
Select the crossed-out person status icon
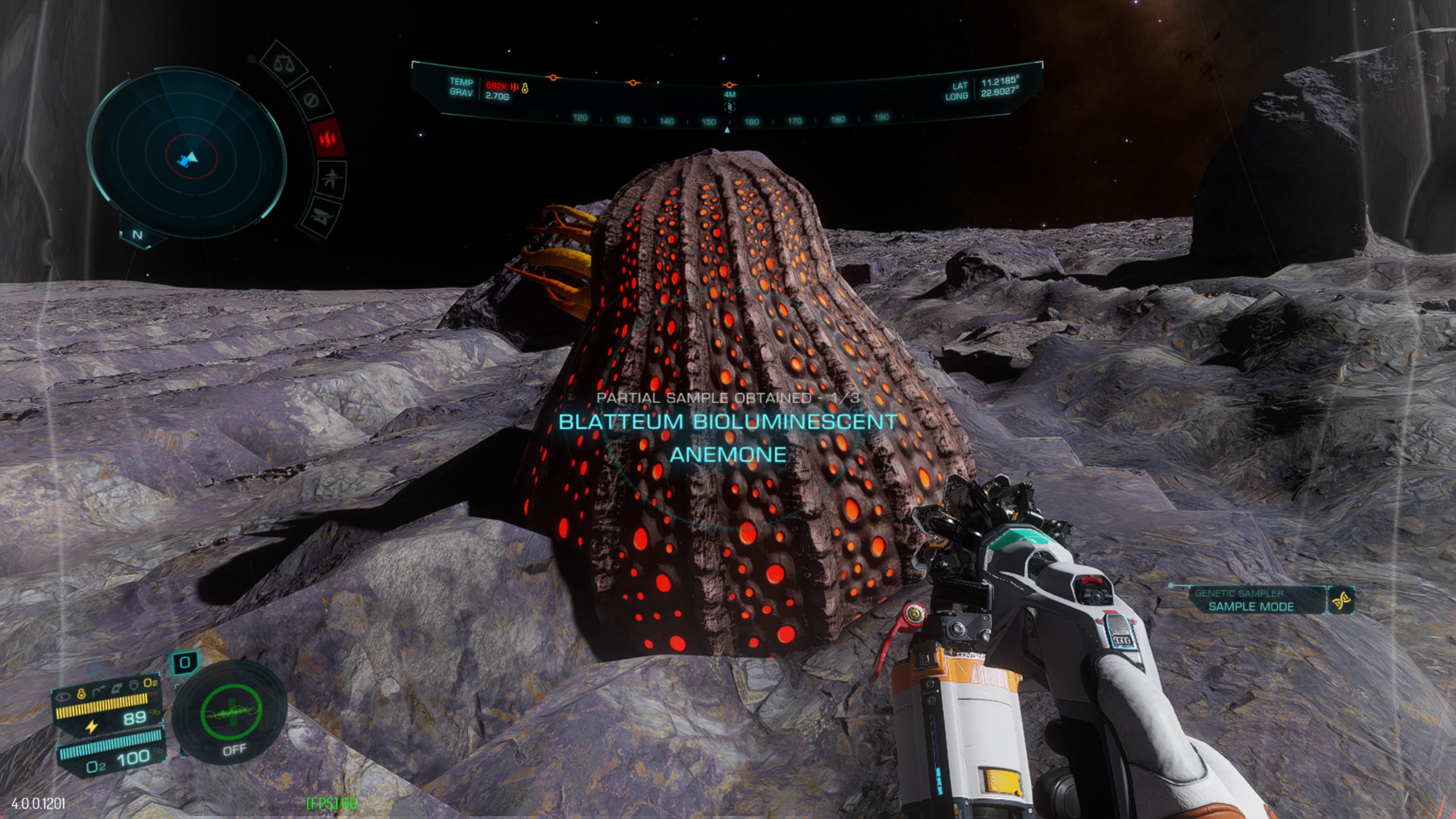pyautogui.click(x=331, y=180)
